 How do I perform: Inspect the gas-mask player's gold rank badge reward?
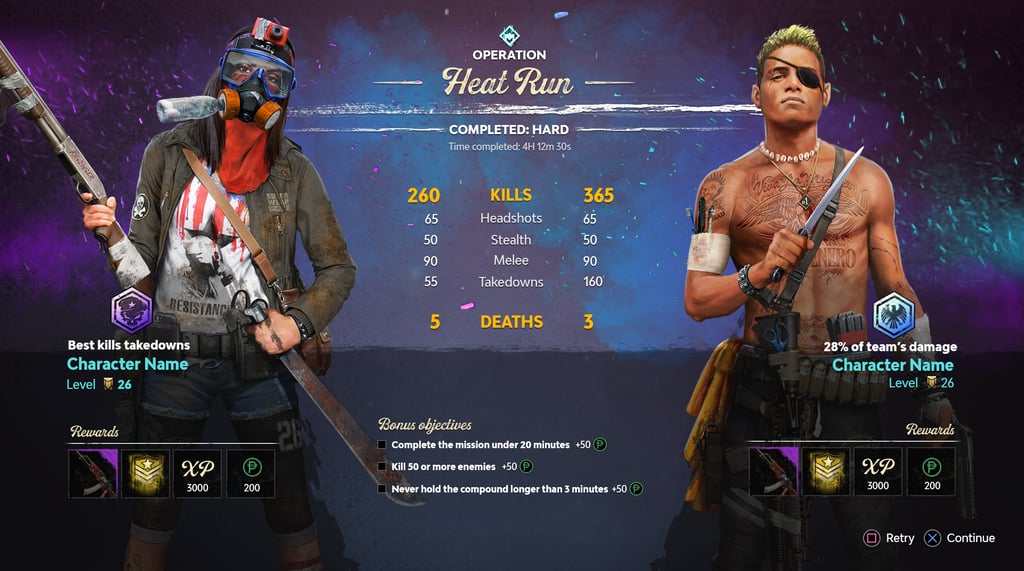[145, 472]
